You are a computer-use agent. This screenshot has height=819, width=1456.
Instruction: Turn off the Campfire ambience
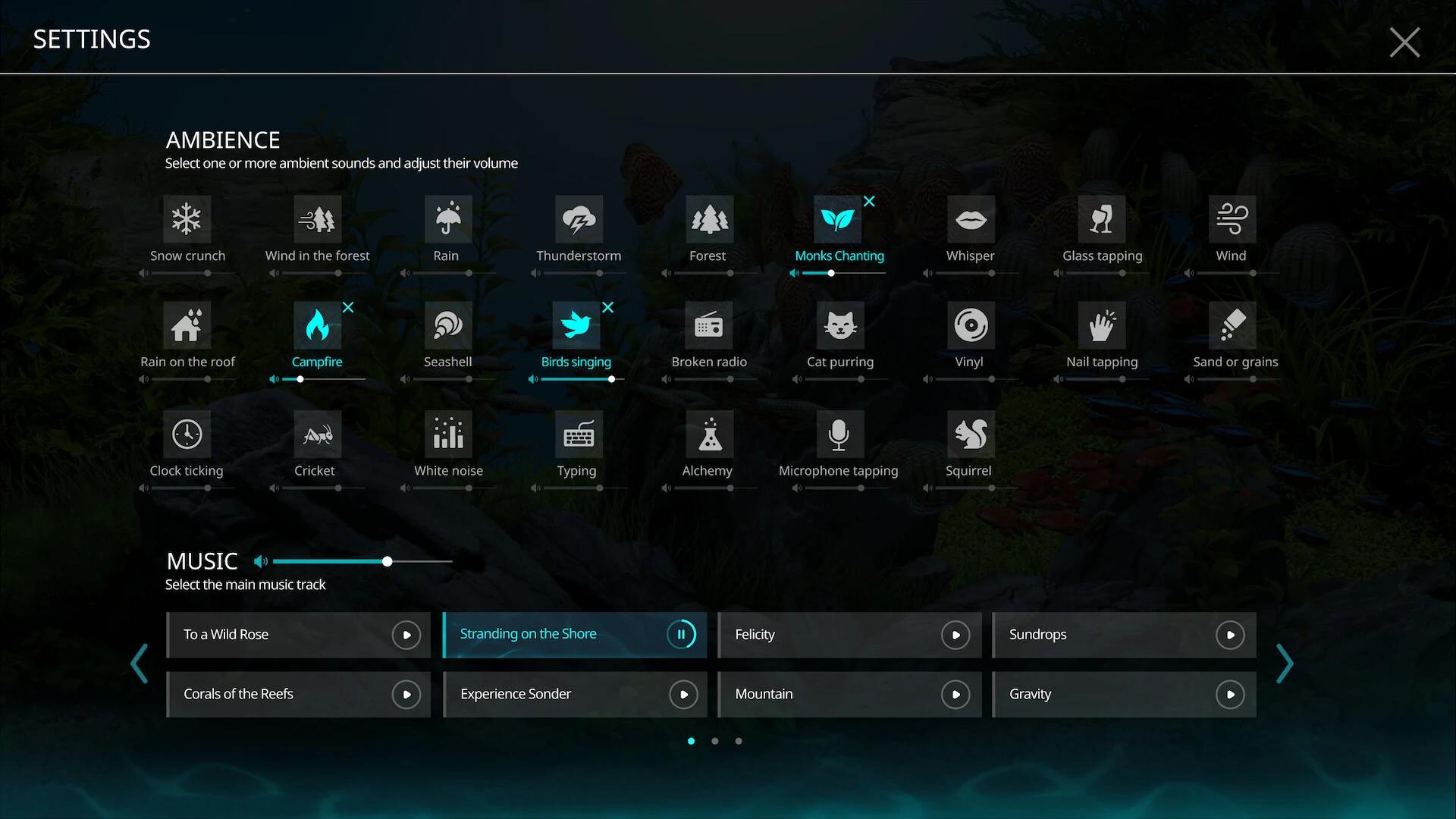[x=348, y=307]
